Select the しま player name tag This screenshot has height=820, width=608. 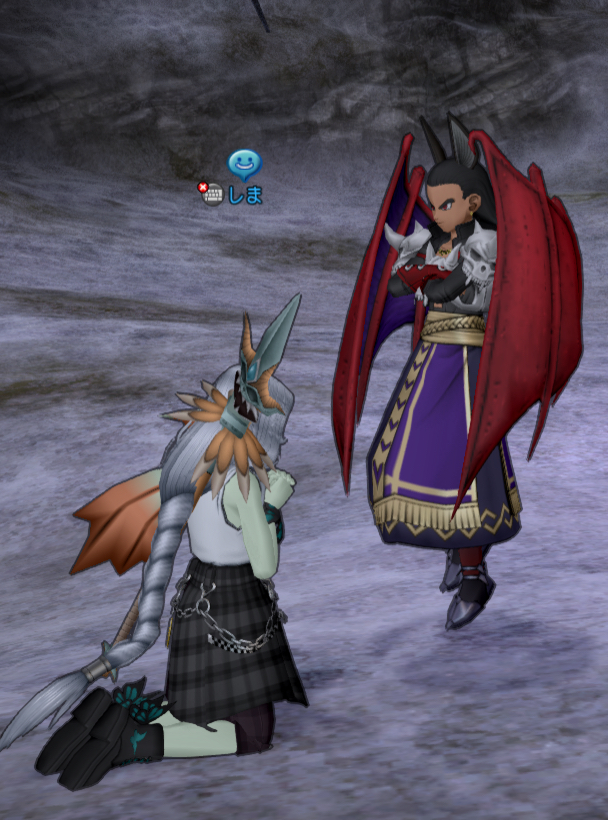click(246, 195)
